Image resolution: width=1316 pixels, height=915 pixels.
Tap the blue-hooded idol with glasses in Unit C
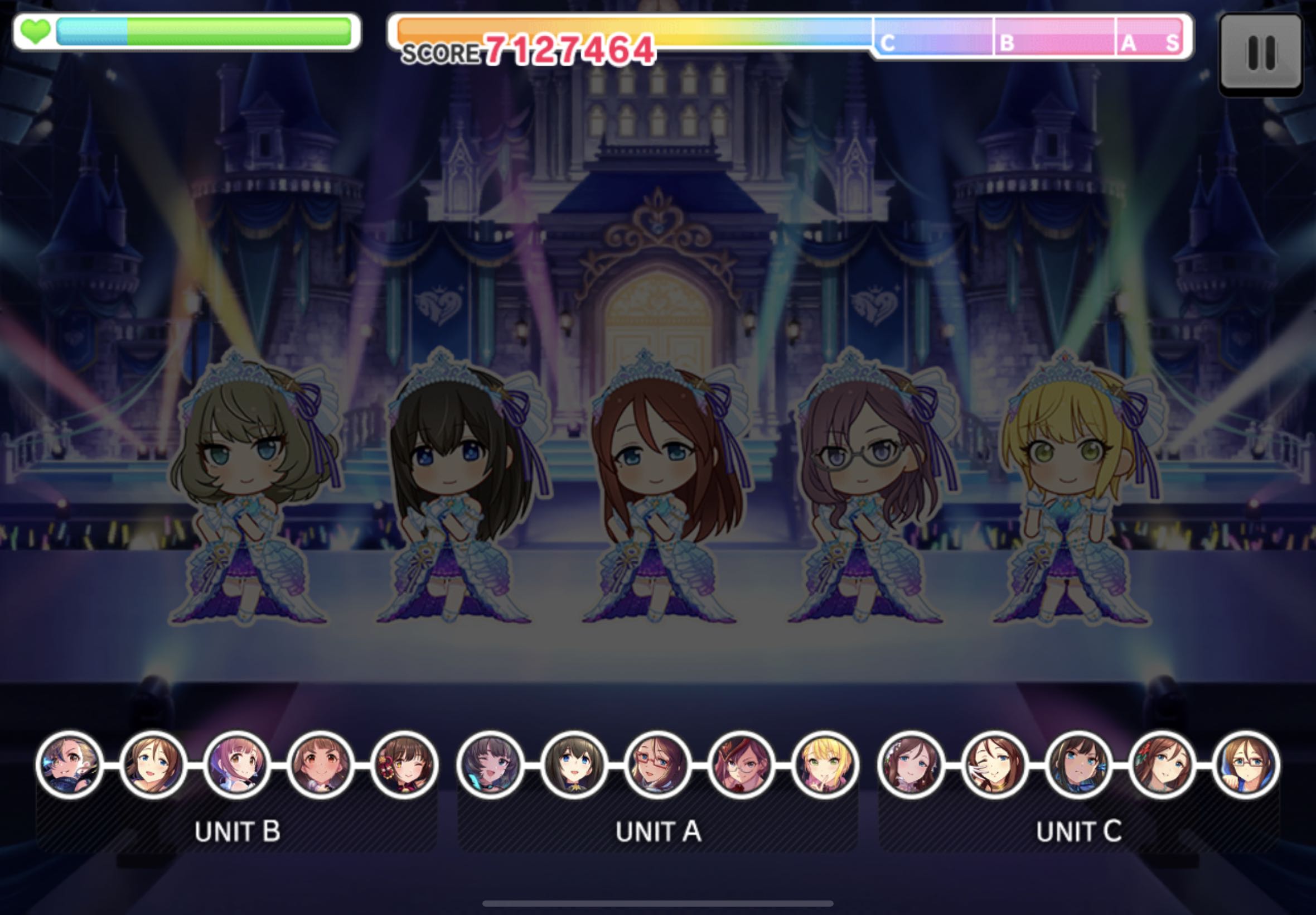pos(1246,765)
